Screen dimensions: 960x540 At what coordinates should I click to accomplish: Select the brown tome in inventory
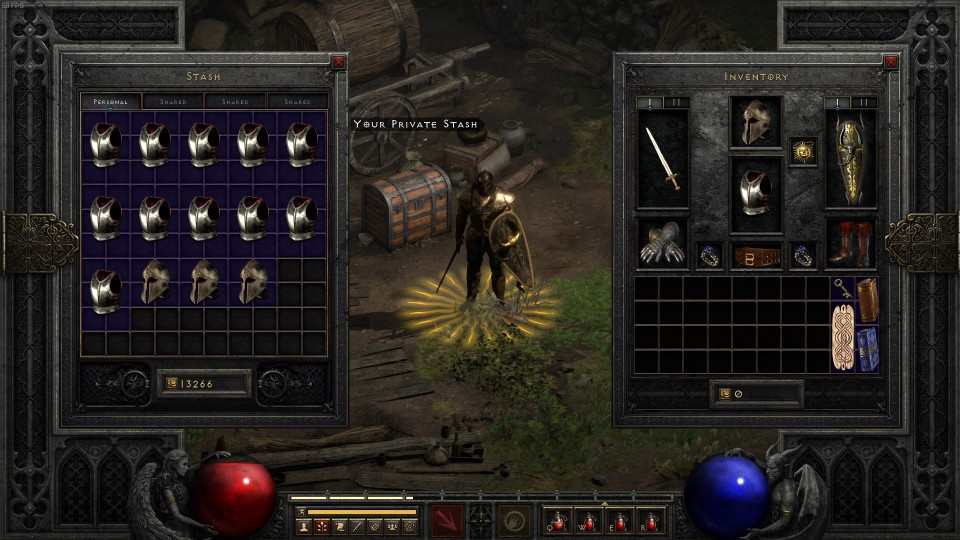(x=867, y=300)
